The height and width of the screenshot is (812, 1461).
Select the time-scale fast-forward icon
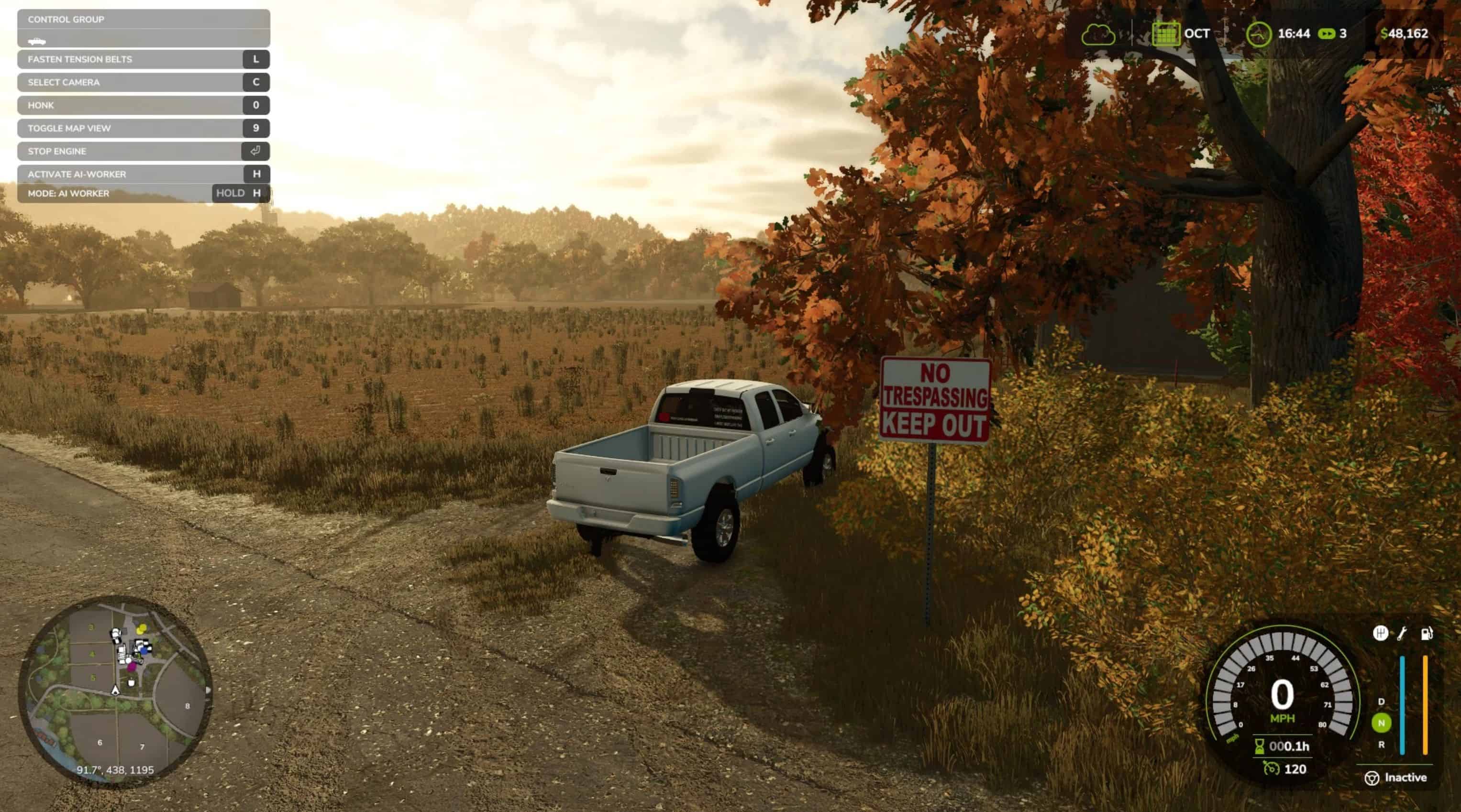pyautogui.click(x=1327, y=34)
